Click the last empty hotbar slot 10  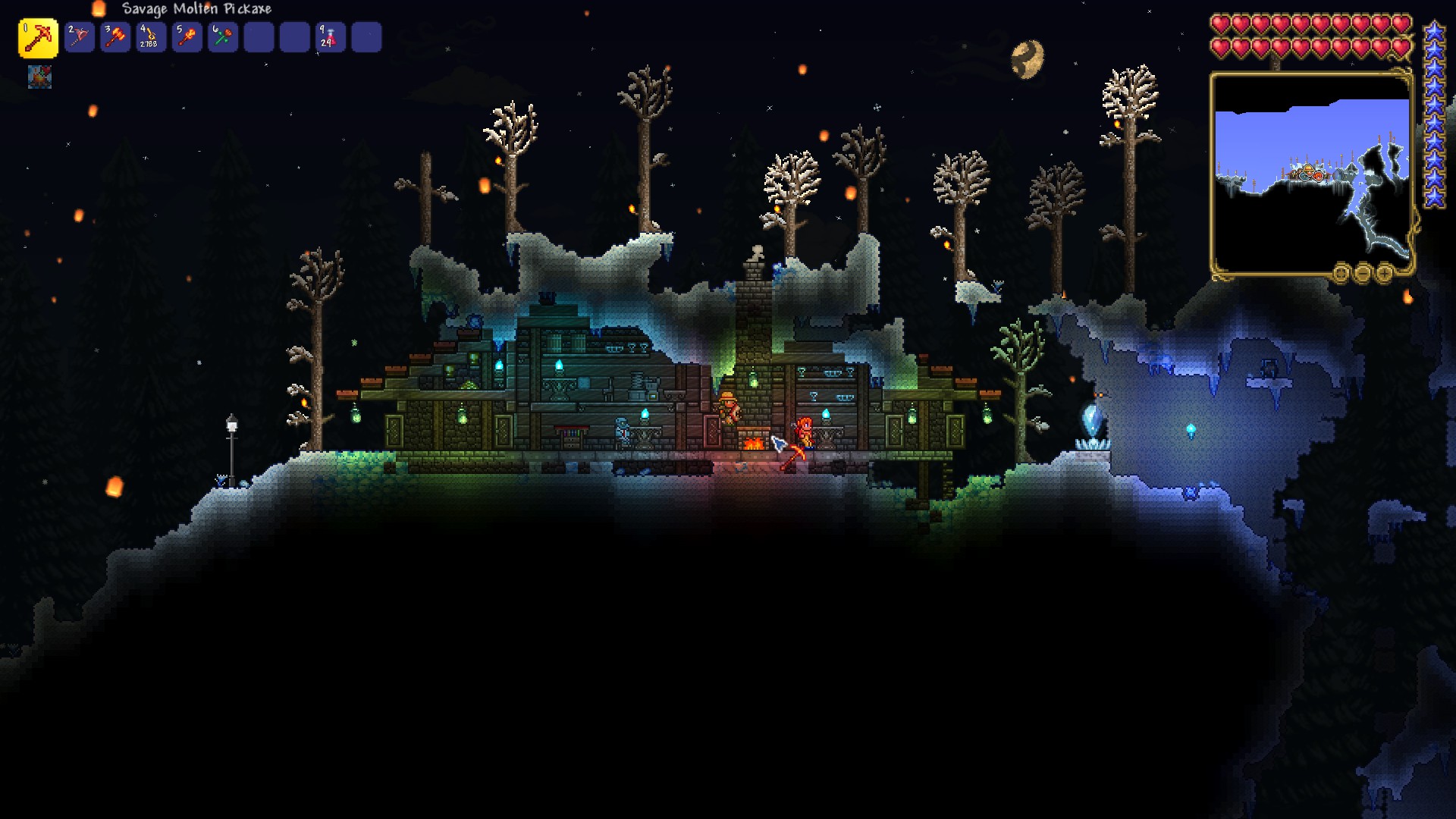366,37
